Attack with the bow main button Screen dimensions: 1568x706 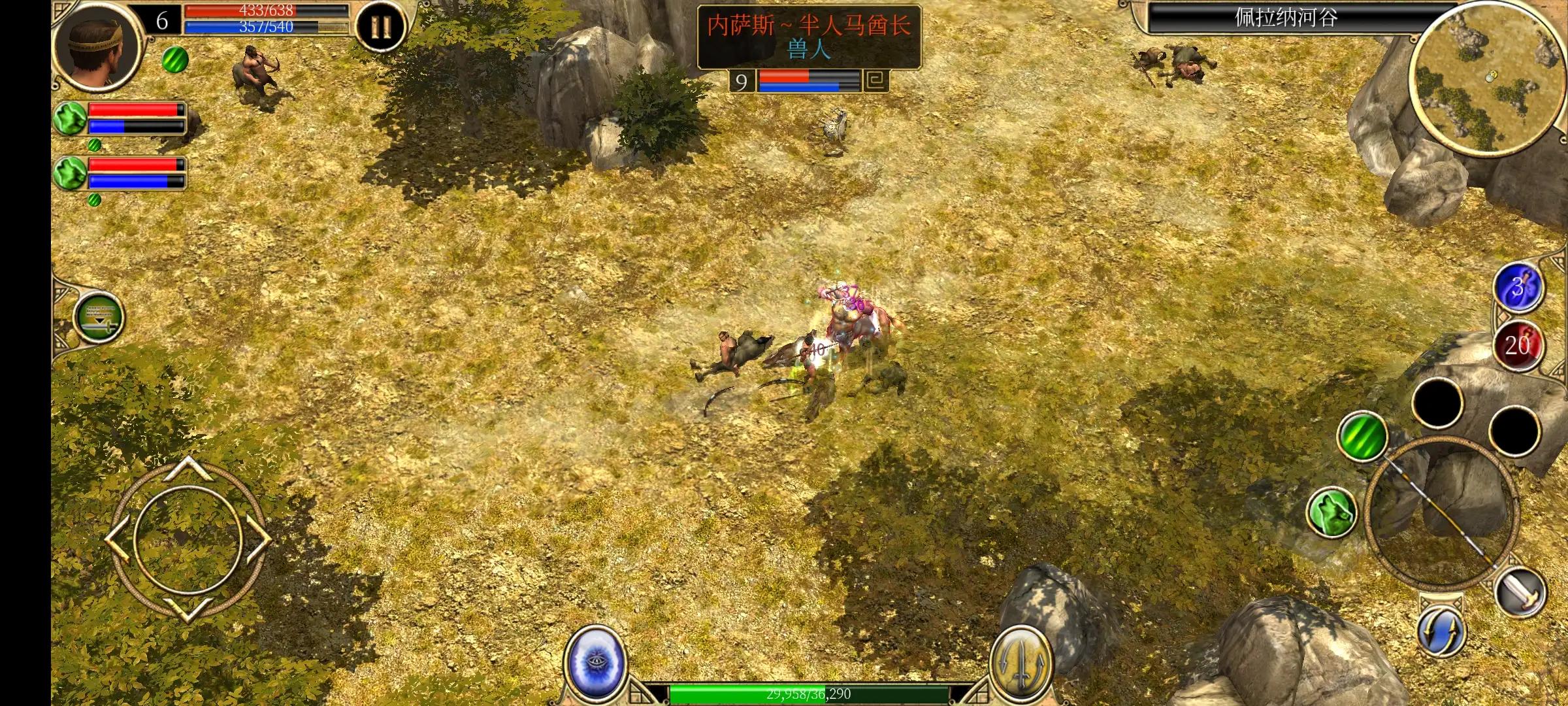point(1441,511)
